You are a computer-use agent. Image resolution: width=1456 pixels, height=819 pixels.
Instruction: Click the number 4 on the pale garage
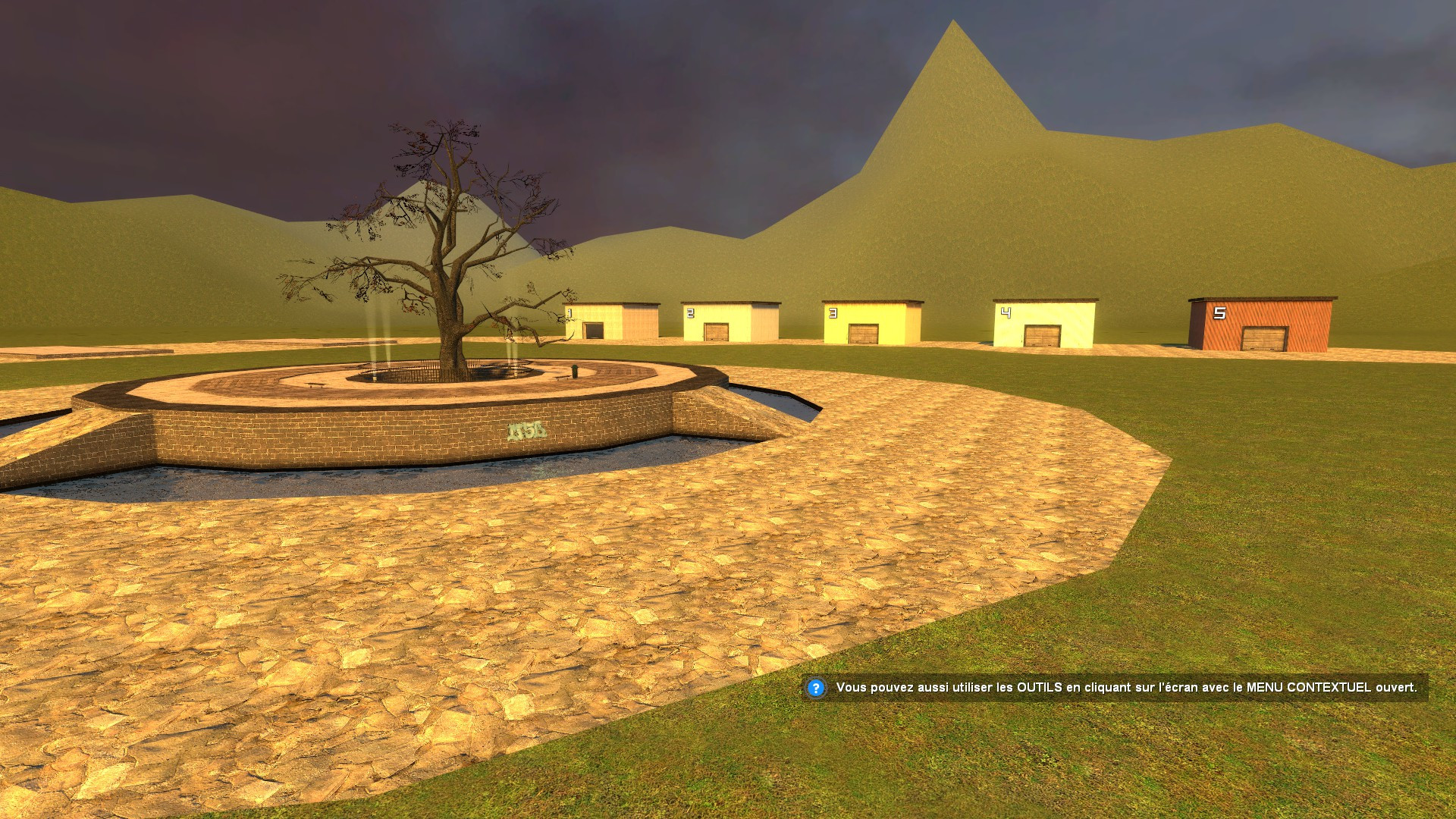point(1006,311)
